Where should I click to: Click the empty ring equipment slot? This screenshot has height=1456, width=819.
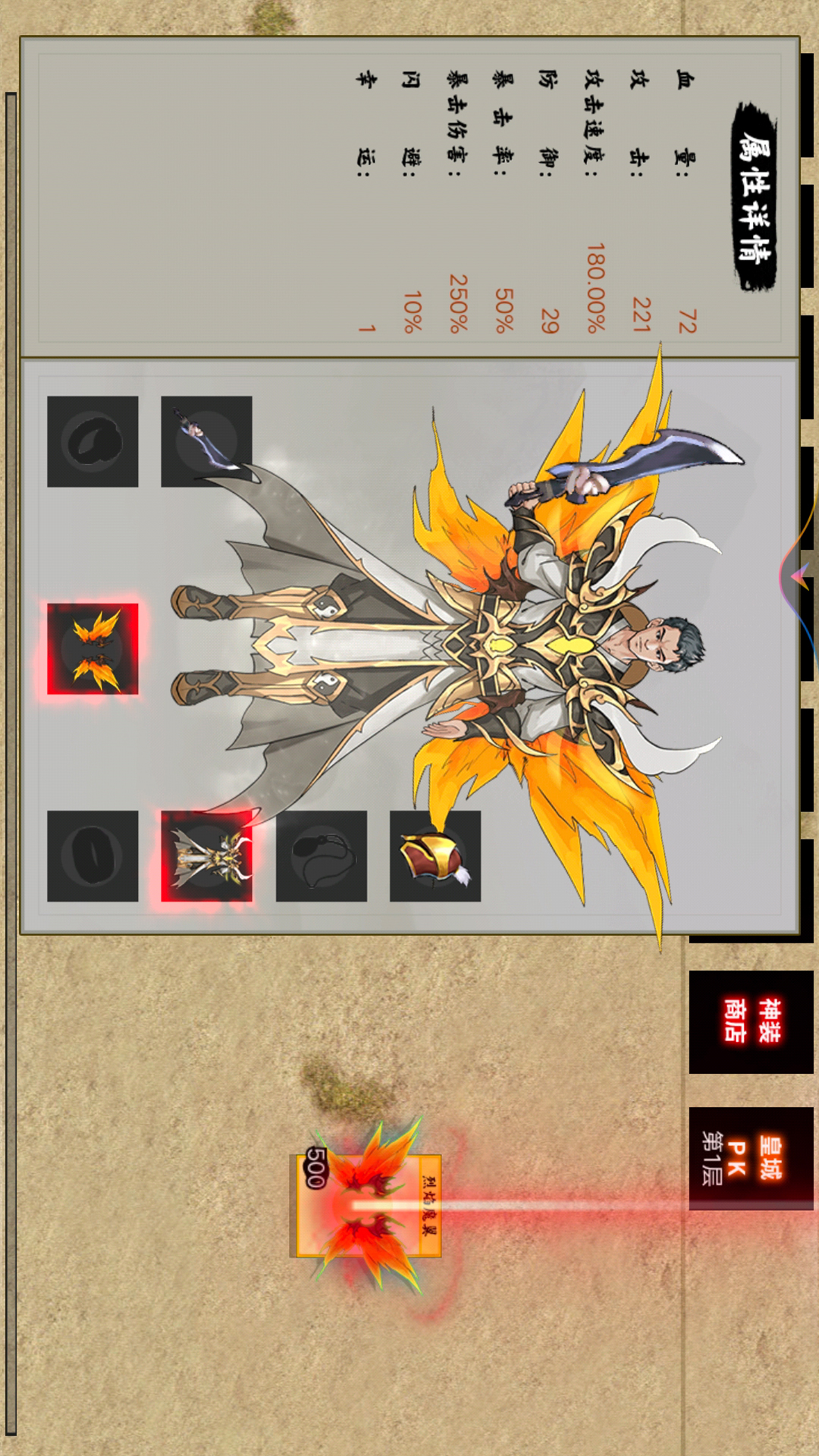coord(93,856)
